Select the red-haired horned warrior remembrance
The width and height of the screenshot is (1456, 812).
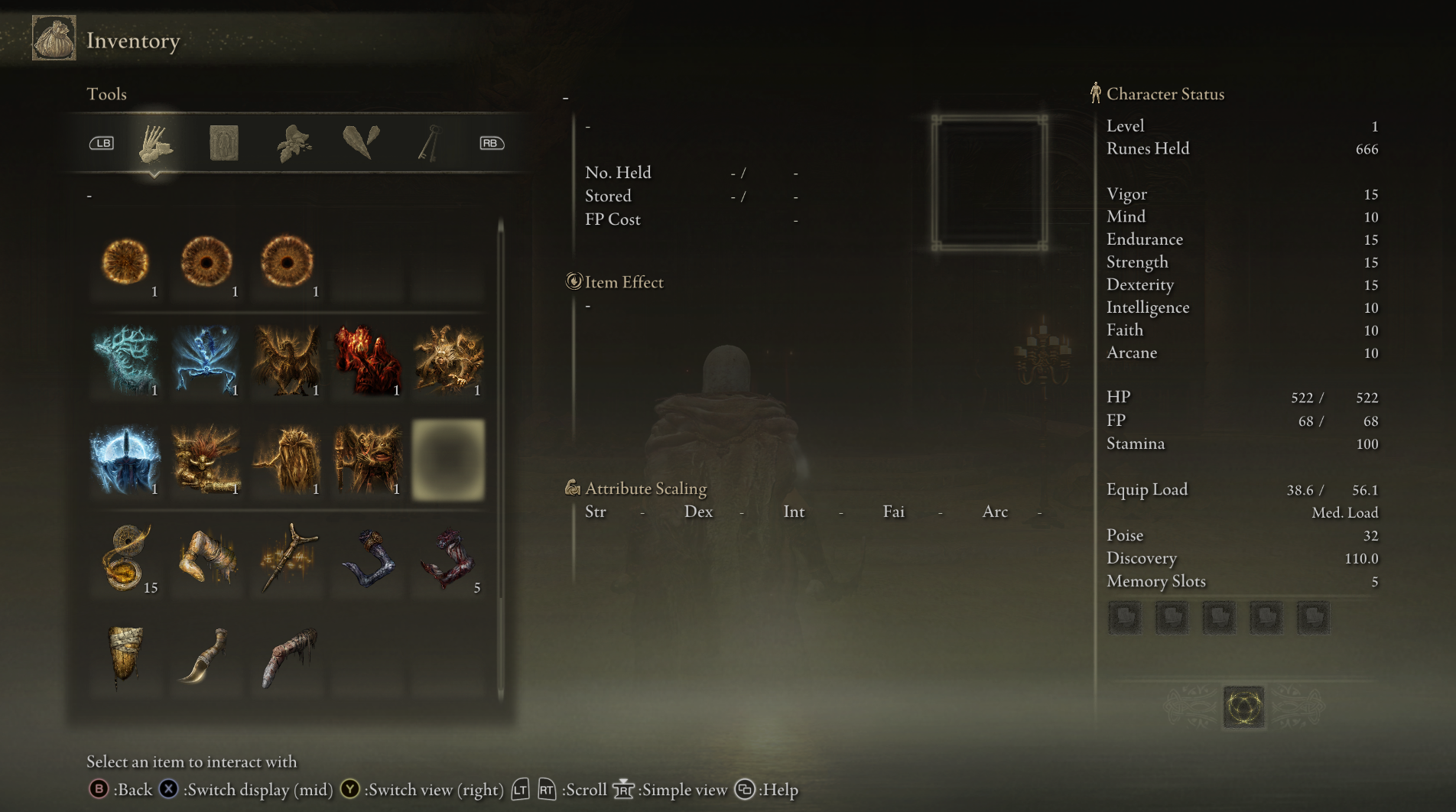pyautogui.click(x=206, y=459)
